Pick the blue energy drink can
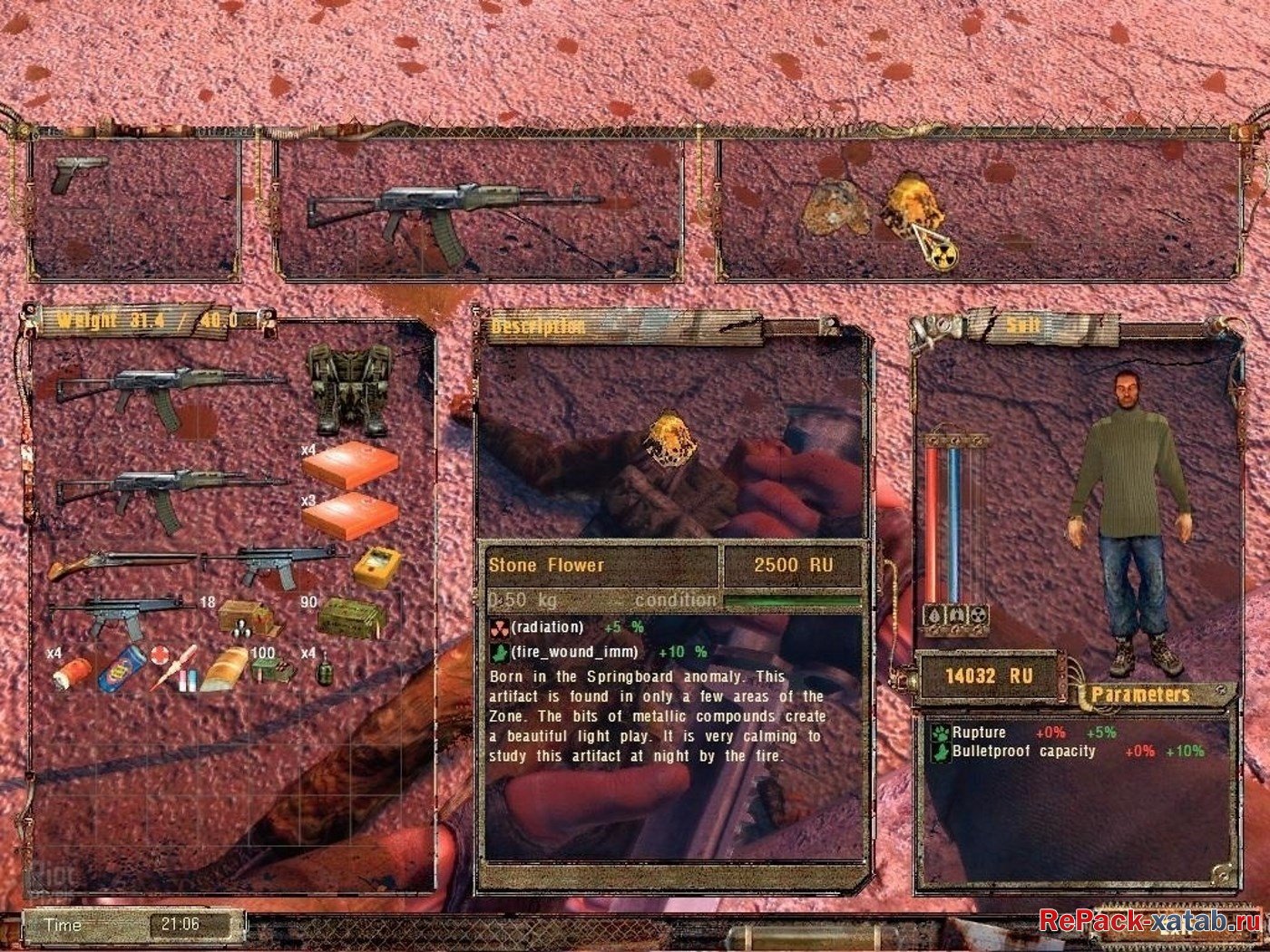Viewport: 1270px width, 952px height. click(121, 668)
